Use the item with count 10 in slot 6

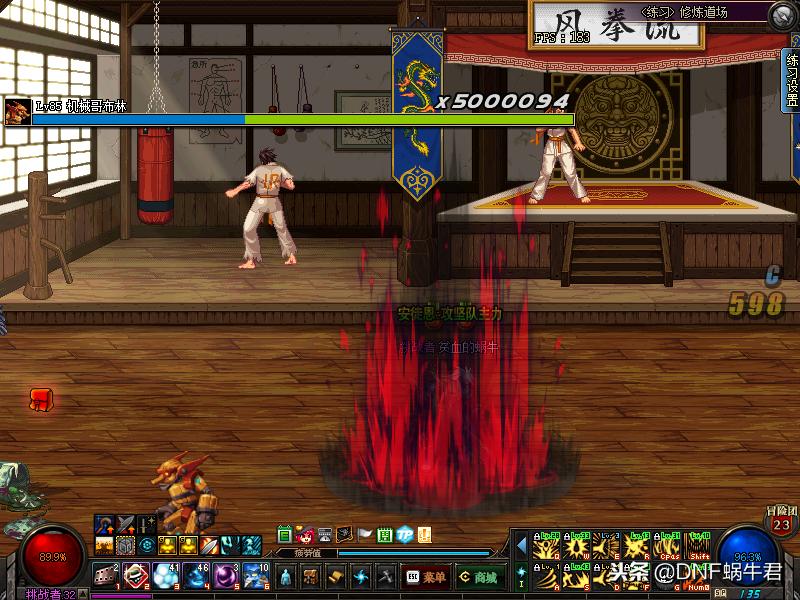(x=256, y=575)
